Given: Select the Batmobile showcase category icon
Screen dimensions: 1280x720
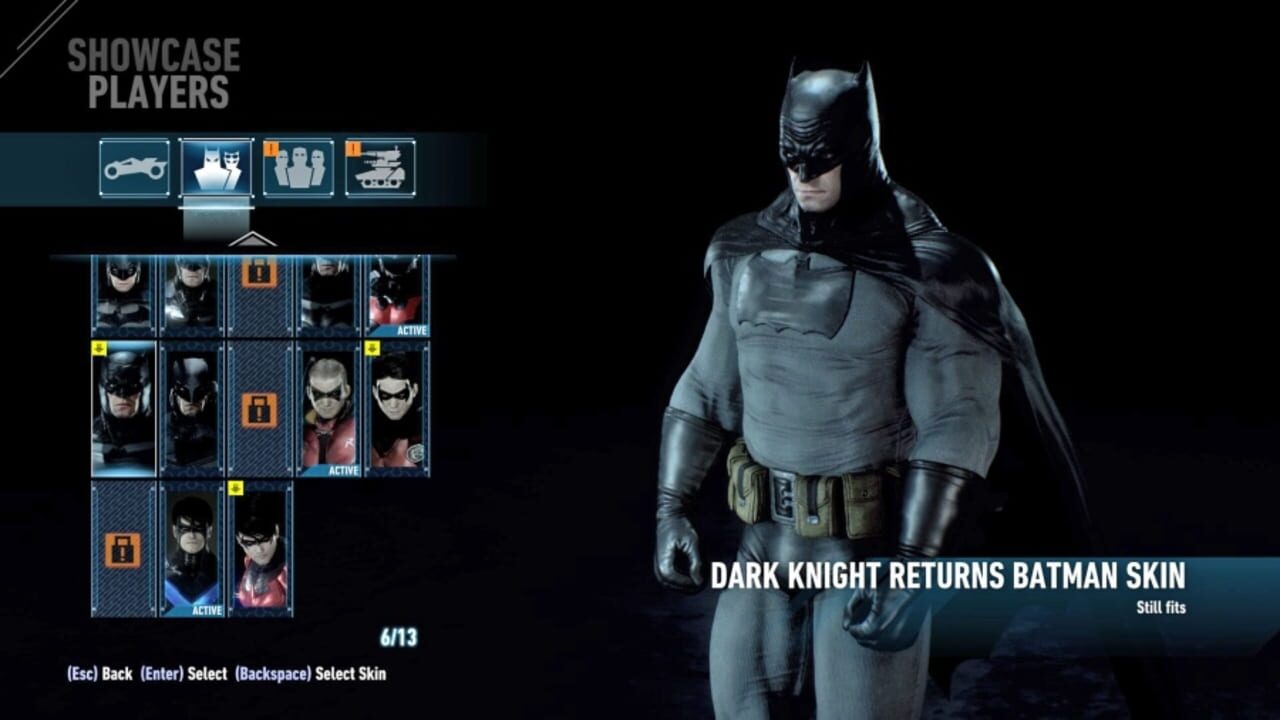Looking at the screenshot, I should point(134,168).
